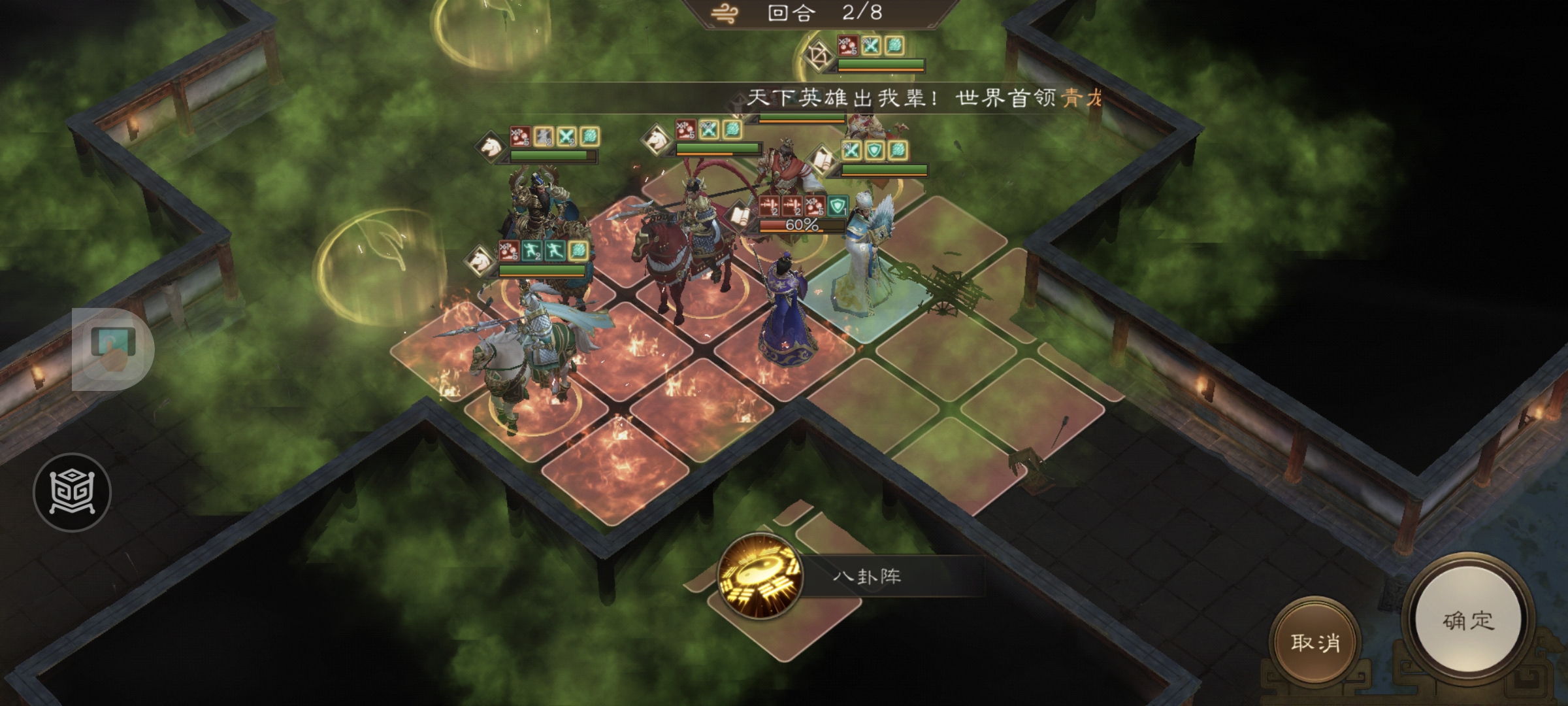Open the red debuff pair showing 2 and 2
Viewport: 1568px width, 706px height.
[x=780, y=206]
